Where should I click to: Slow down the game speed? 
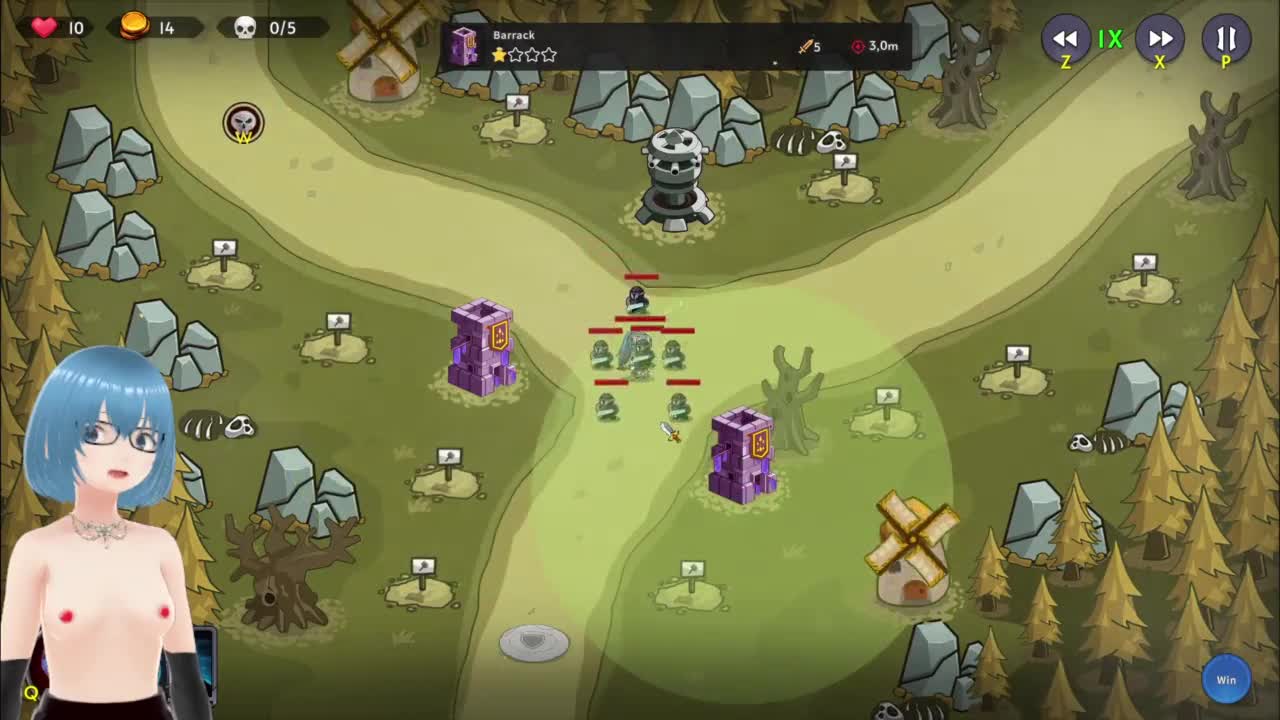1065,39
